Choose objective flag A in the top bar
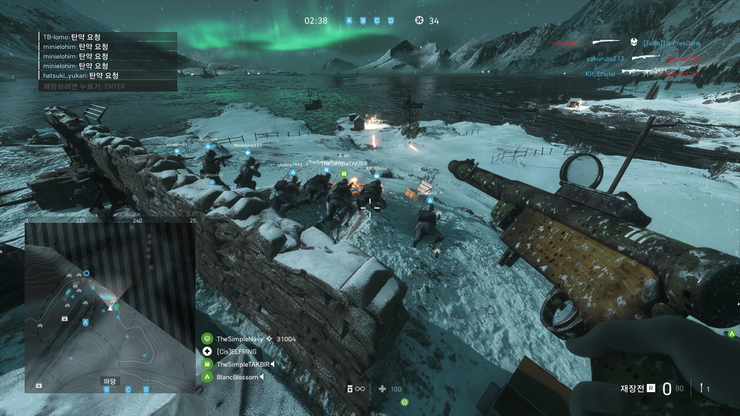This screenshot has width=740, height=416. coord(350,20)
